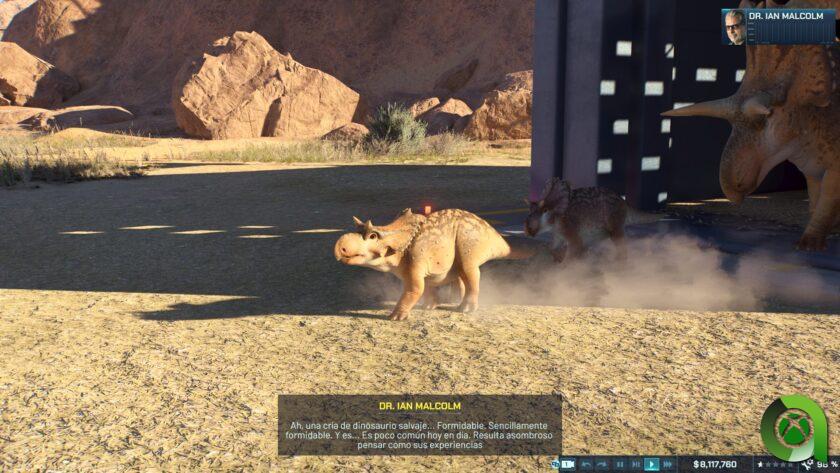Switch to fast-forward game speed

(x=669, y=464)
